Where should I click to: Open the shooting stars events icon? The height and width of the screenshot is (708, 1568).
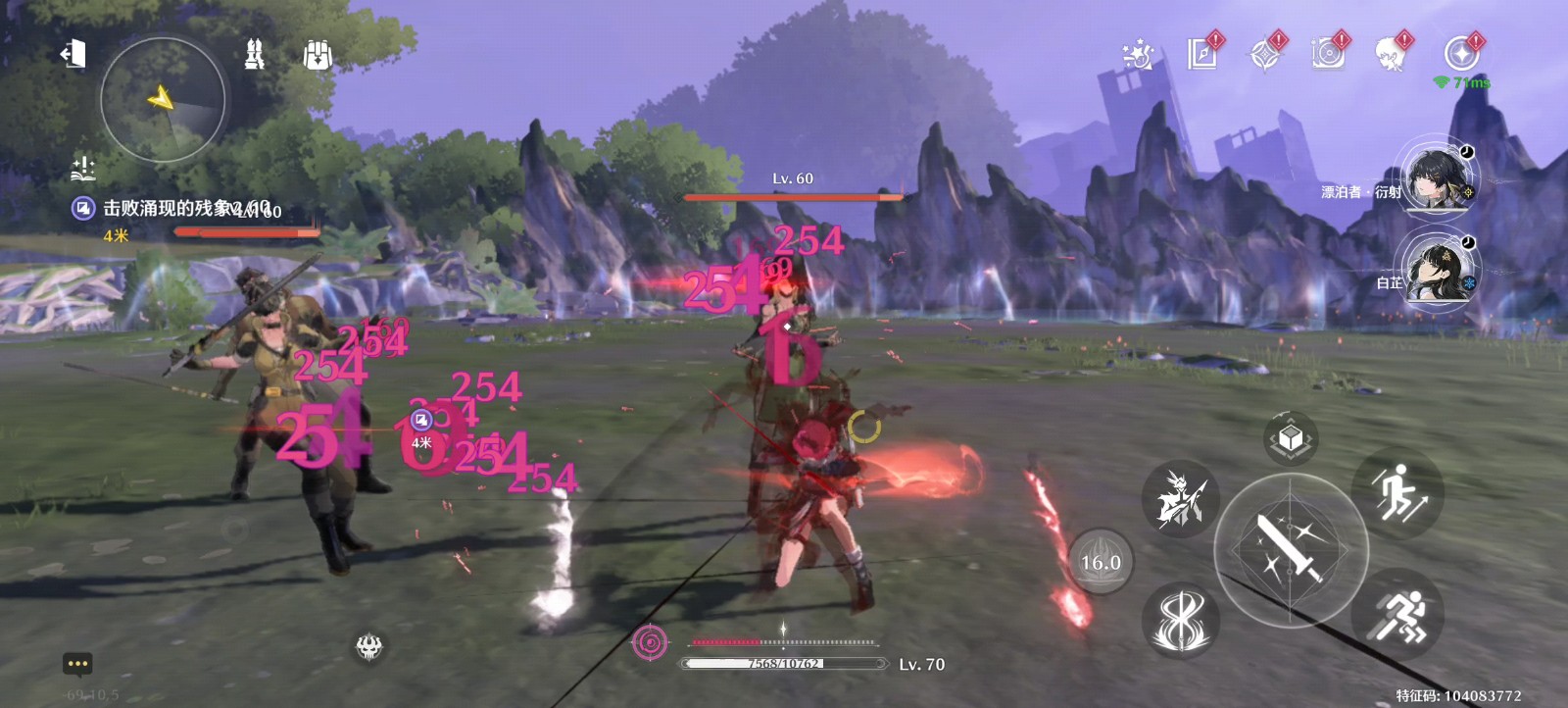(x=1138, y=54)
